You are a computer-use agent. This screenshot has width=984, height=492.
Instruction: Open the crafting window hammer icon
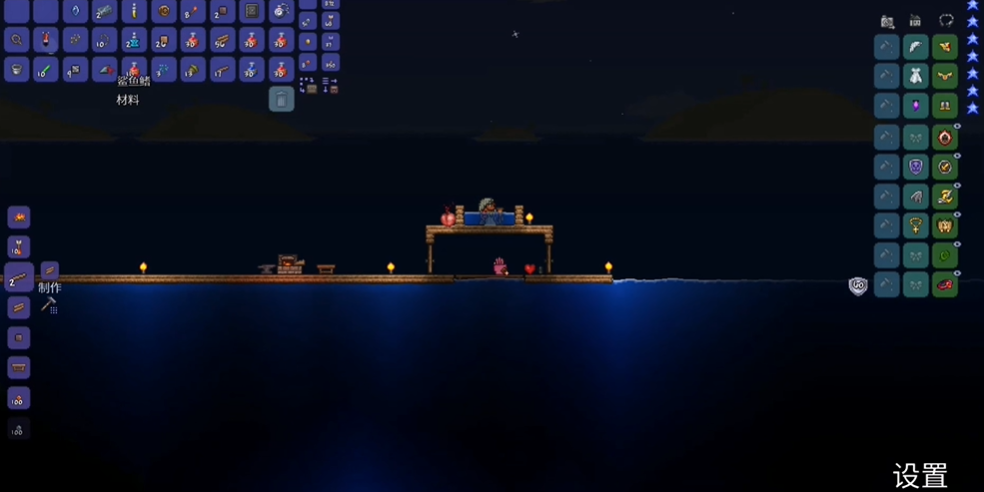48,305
